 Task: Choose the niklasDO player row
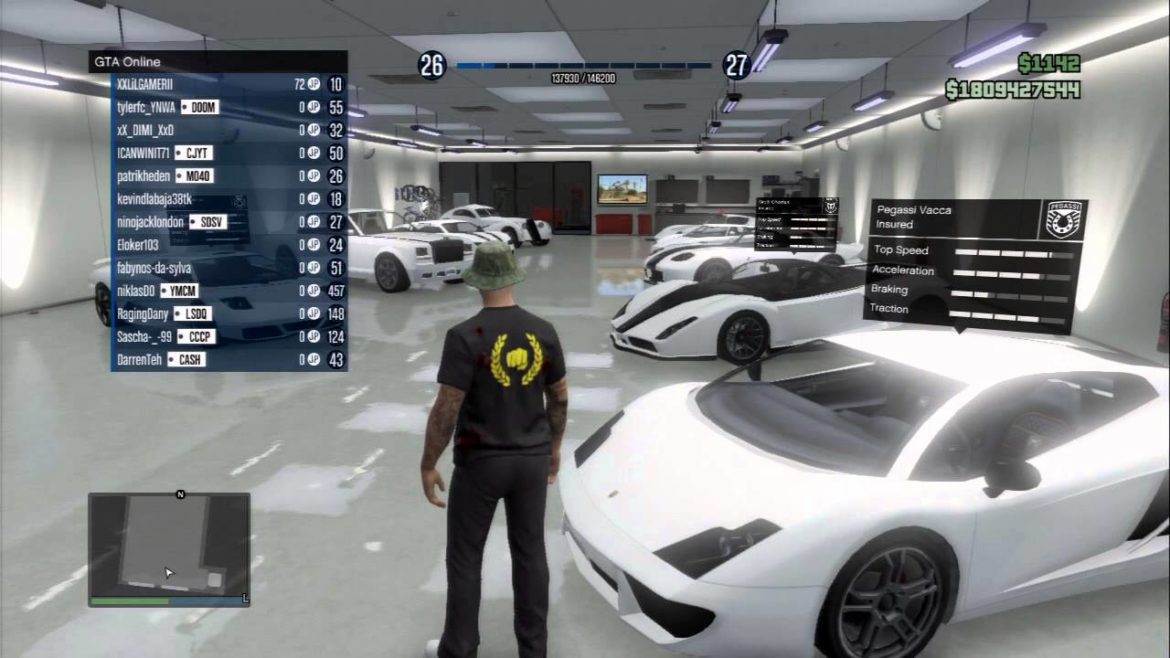click(x=136, y=291)
